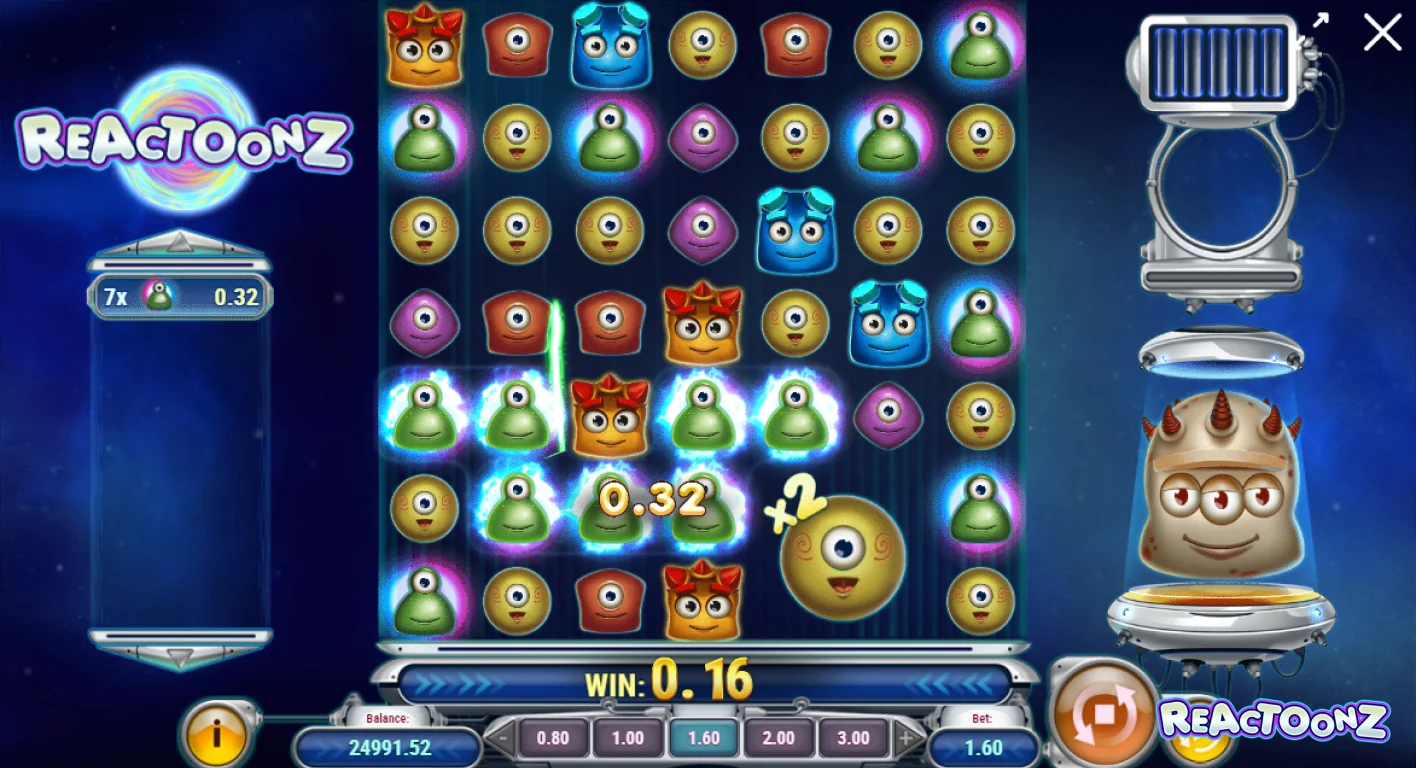Select the 0.80 bet amount
This screenshot has width=1416, height=768.
click(552, 739)
